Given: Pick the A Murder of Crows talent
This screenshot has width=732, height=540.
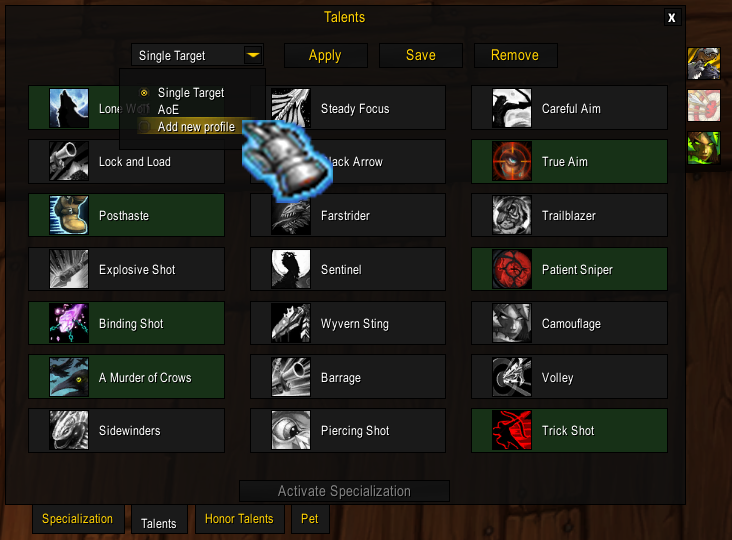Looking at the screenshot, I should click(x=126, y=378).
